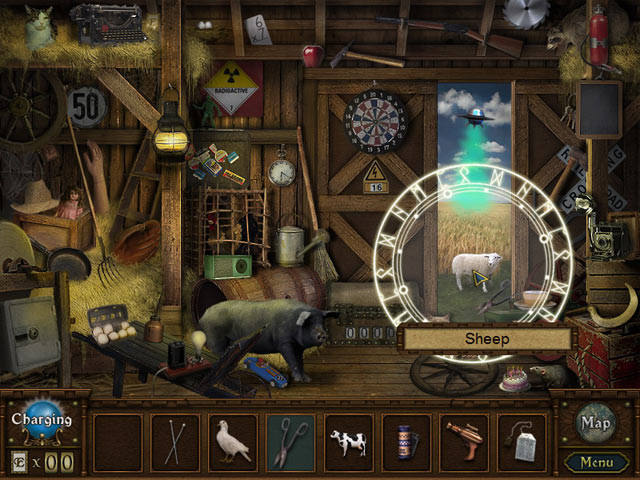Select the tea bag inventory slot
The height and width of the screenshot is (480, 640).
(522, 442)
